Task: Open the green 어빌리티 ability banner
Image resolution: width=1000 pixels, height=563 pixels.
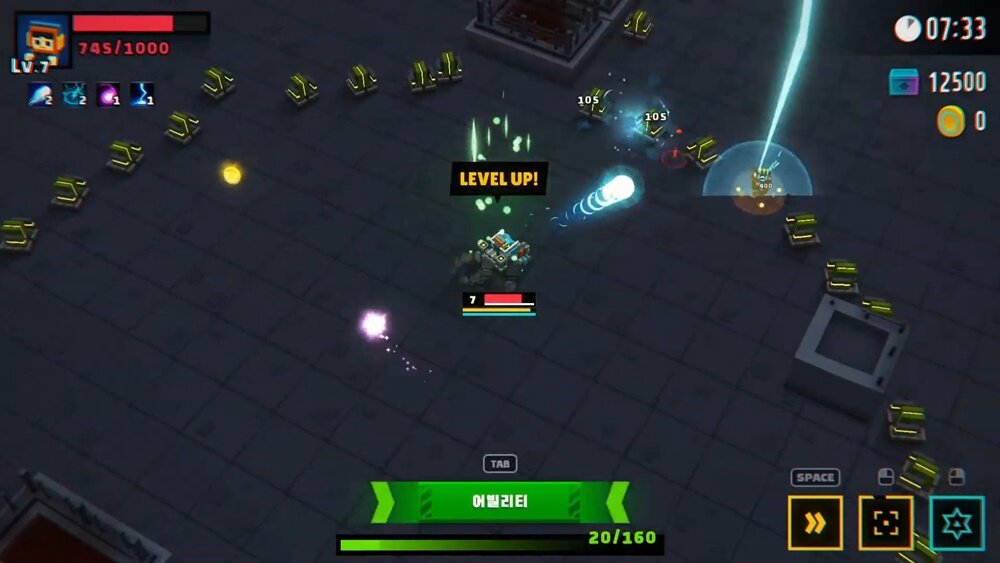Action: coord(499,502)
